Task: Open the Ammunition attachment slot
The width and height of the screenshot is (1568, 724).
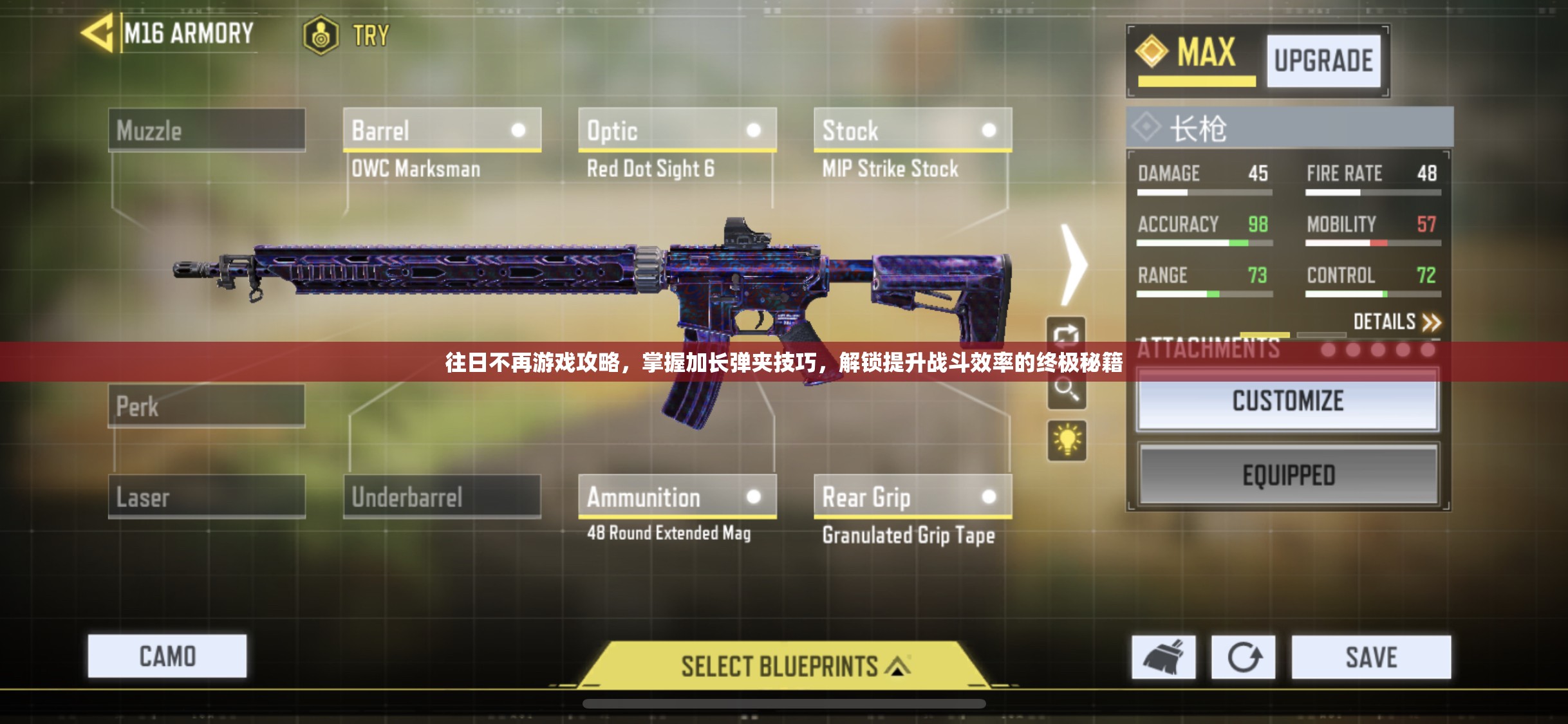Action: [x=677, y=497]
